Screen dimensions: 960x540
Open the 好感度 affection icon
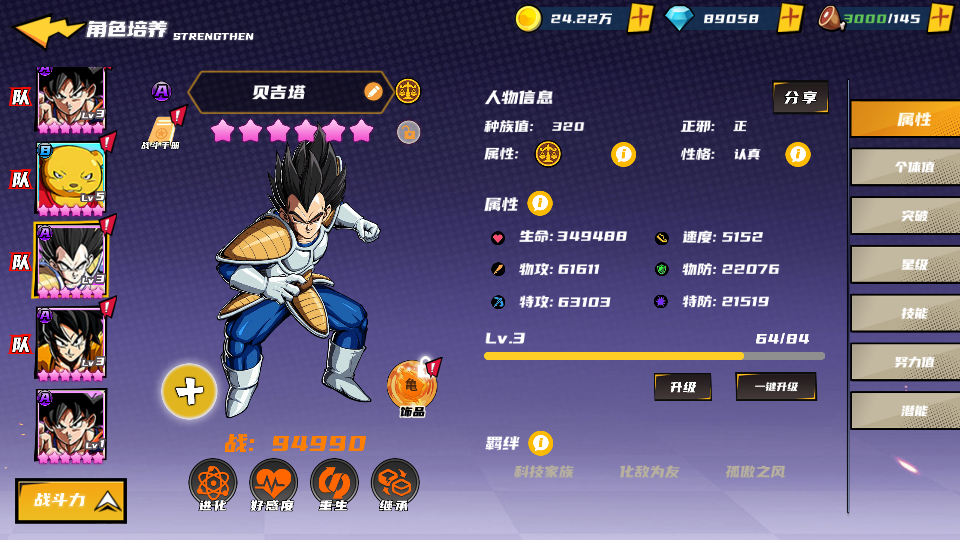[x=273, y=484]
